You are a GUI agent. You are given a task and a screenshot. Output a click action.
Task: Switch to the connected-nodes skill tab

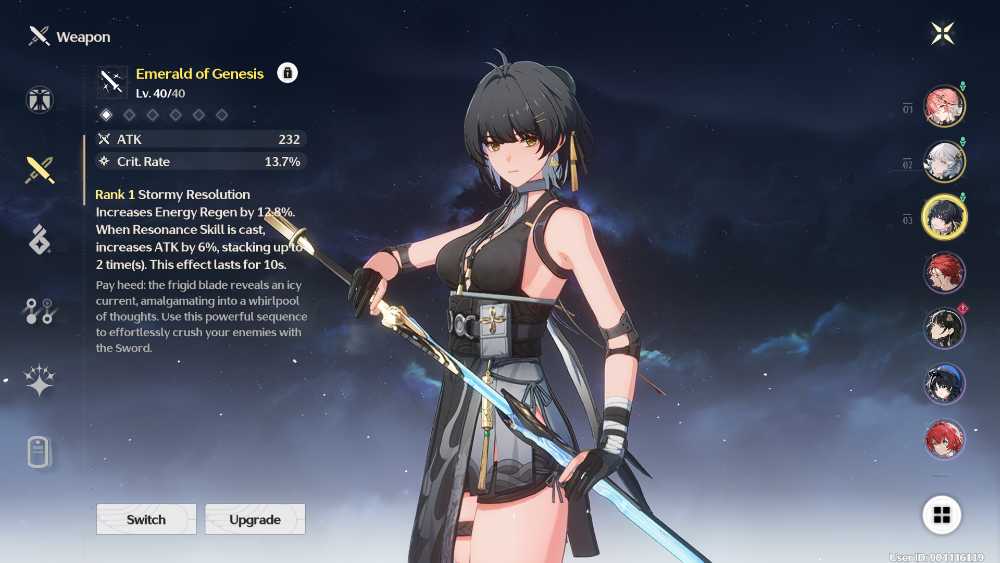40,311
